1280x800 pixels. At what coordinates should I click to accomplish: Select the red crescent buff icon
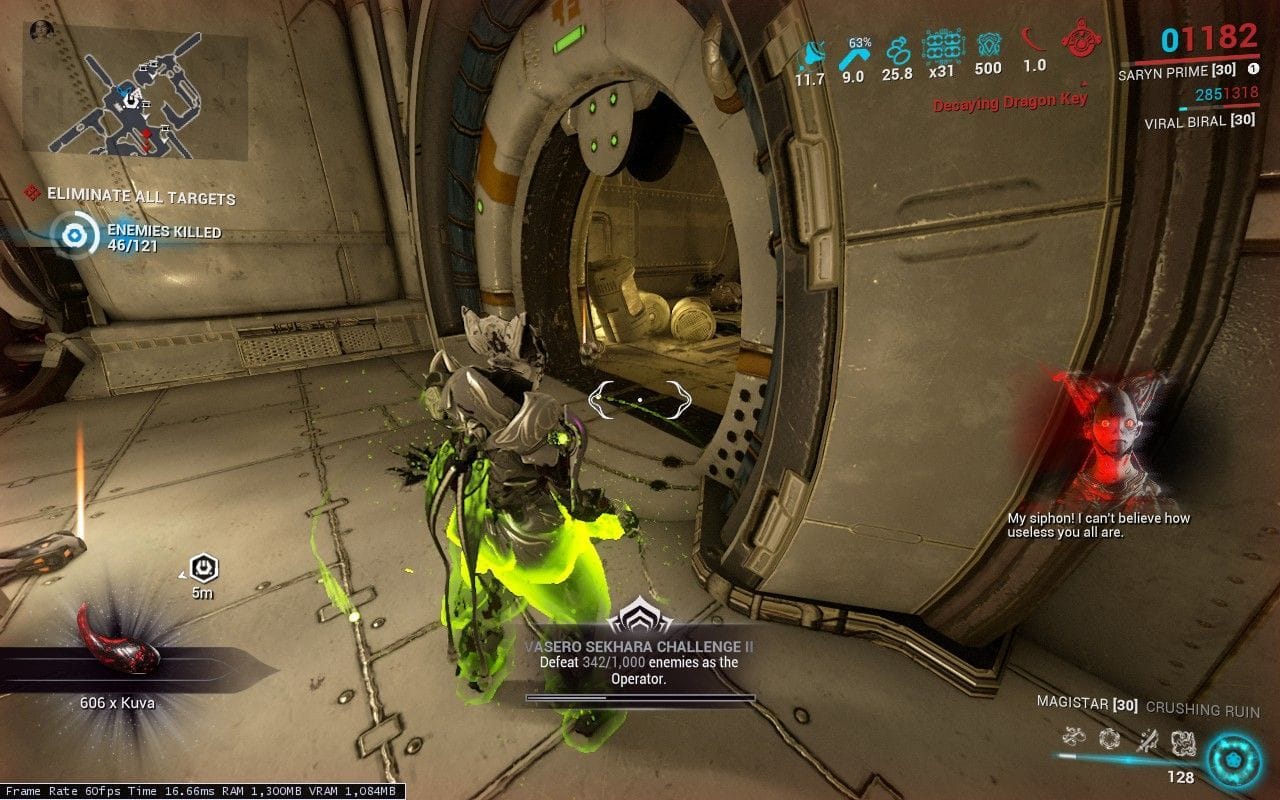click(x=1033, y=42)
